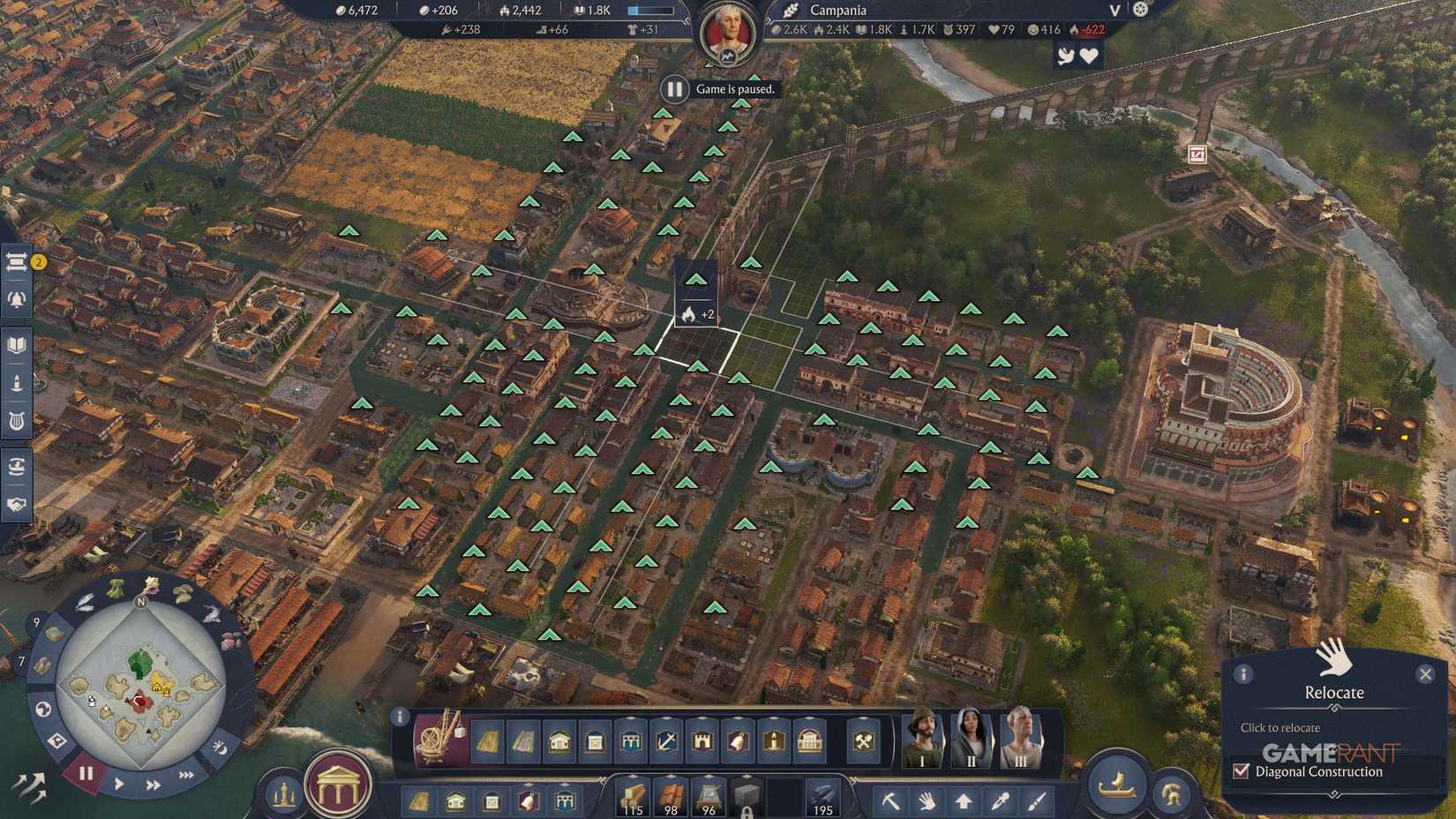Image resolution: width=1456 pixels, height=819 pixels.
Task: Select the upward arrow upgrade tool
Action: (x=964, y=801)
